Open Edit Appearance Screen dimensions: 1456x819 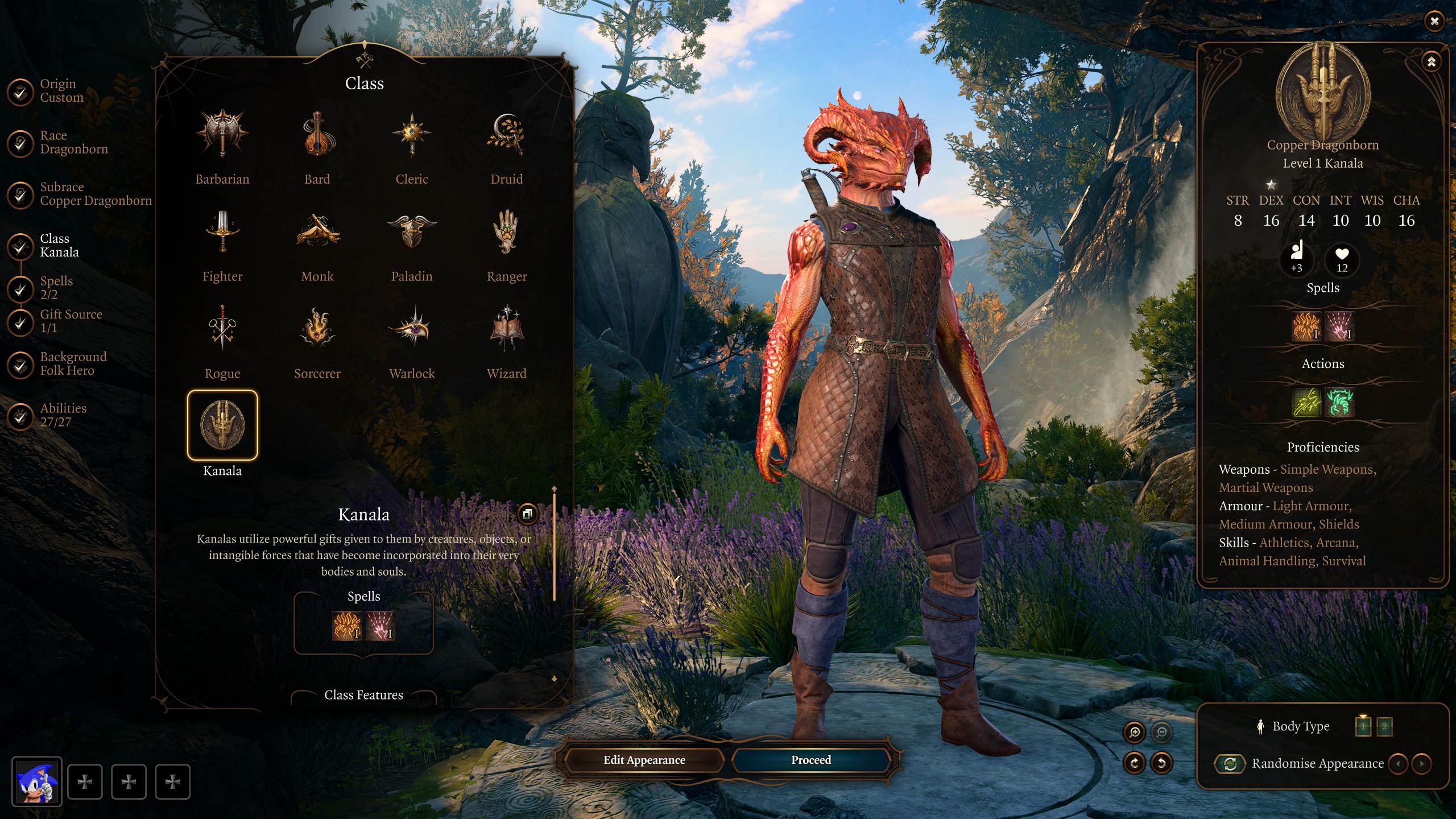tap(644, 760)
